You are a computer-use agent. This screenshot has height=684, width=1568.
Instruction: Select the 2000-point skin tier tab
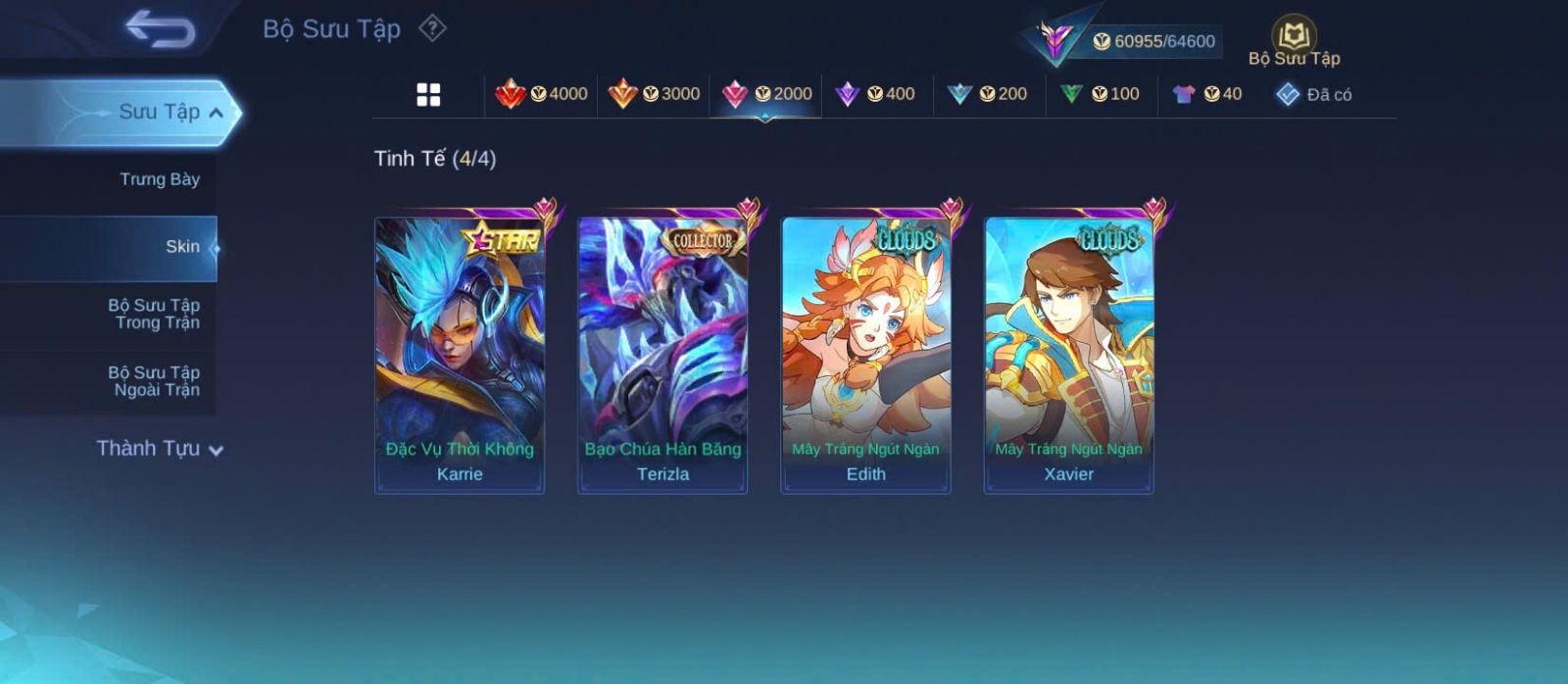tap(766, 94)
